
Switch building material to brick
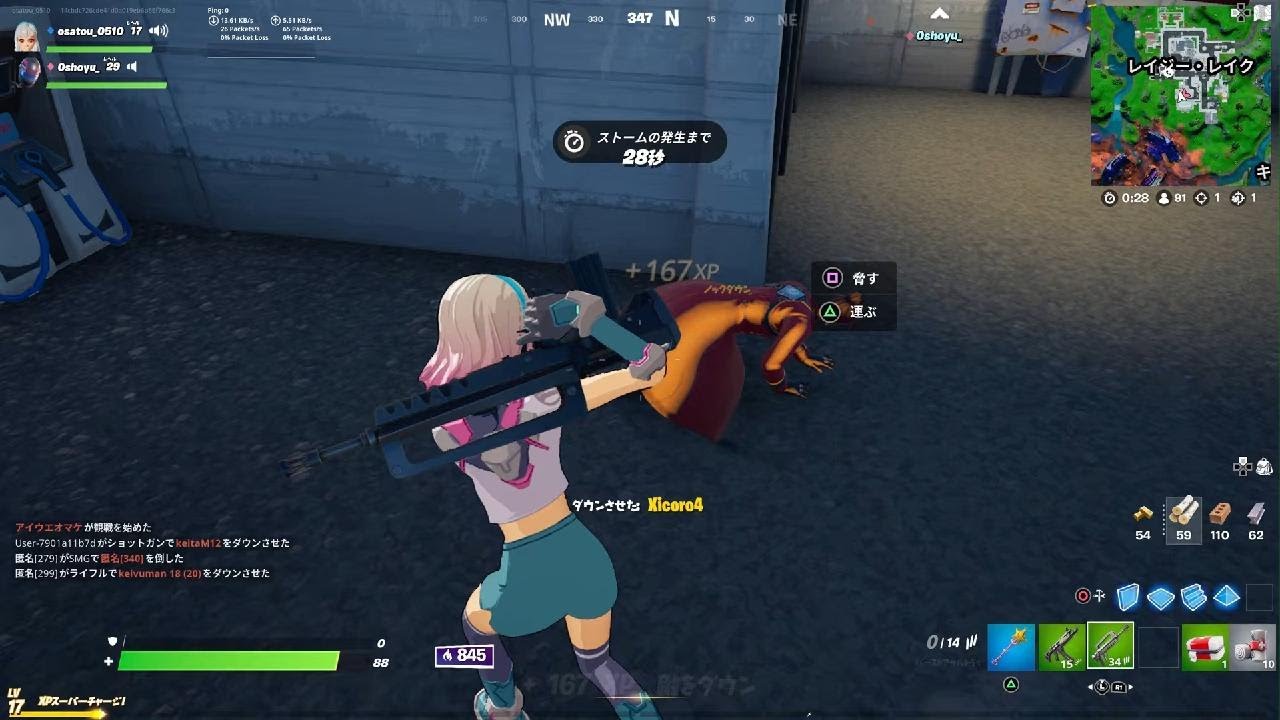point(1219,513)
